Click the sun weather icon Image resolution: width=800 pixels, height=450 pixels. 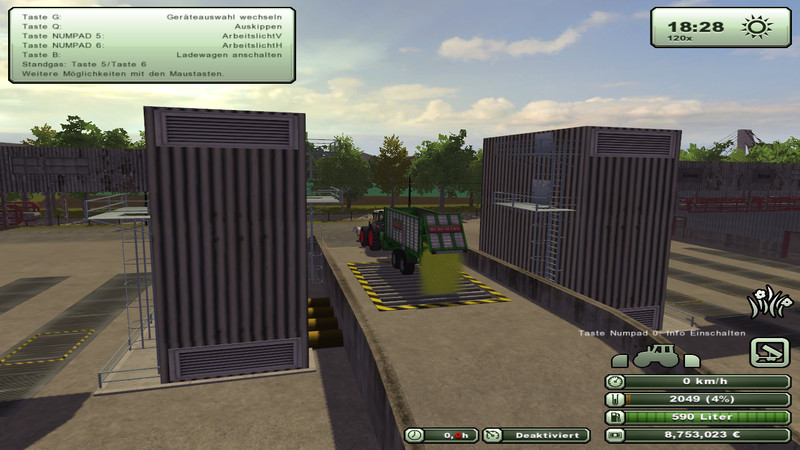coord(753,27)
